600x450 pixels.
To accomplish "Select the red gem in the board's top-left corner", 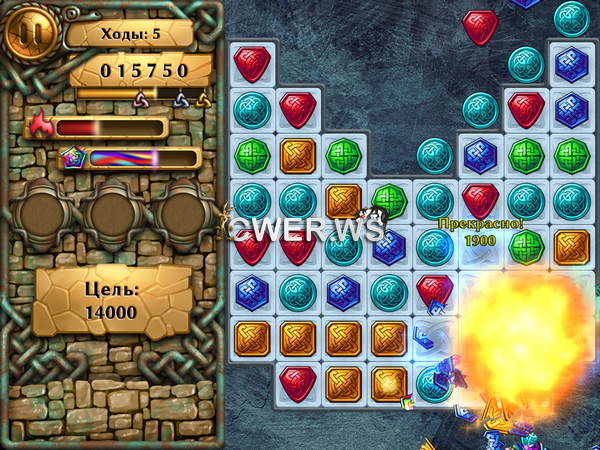I will 252,63.
